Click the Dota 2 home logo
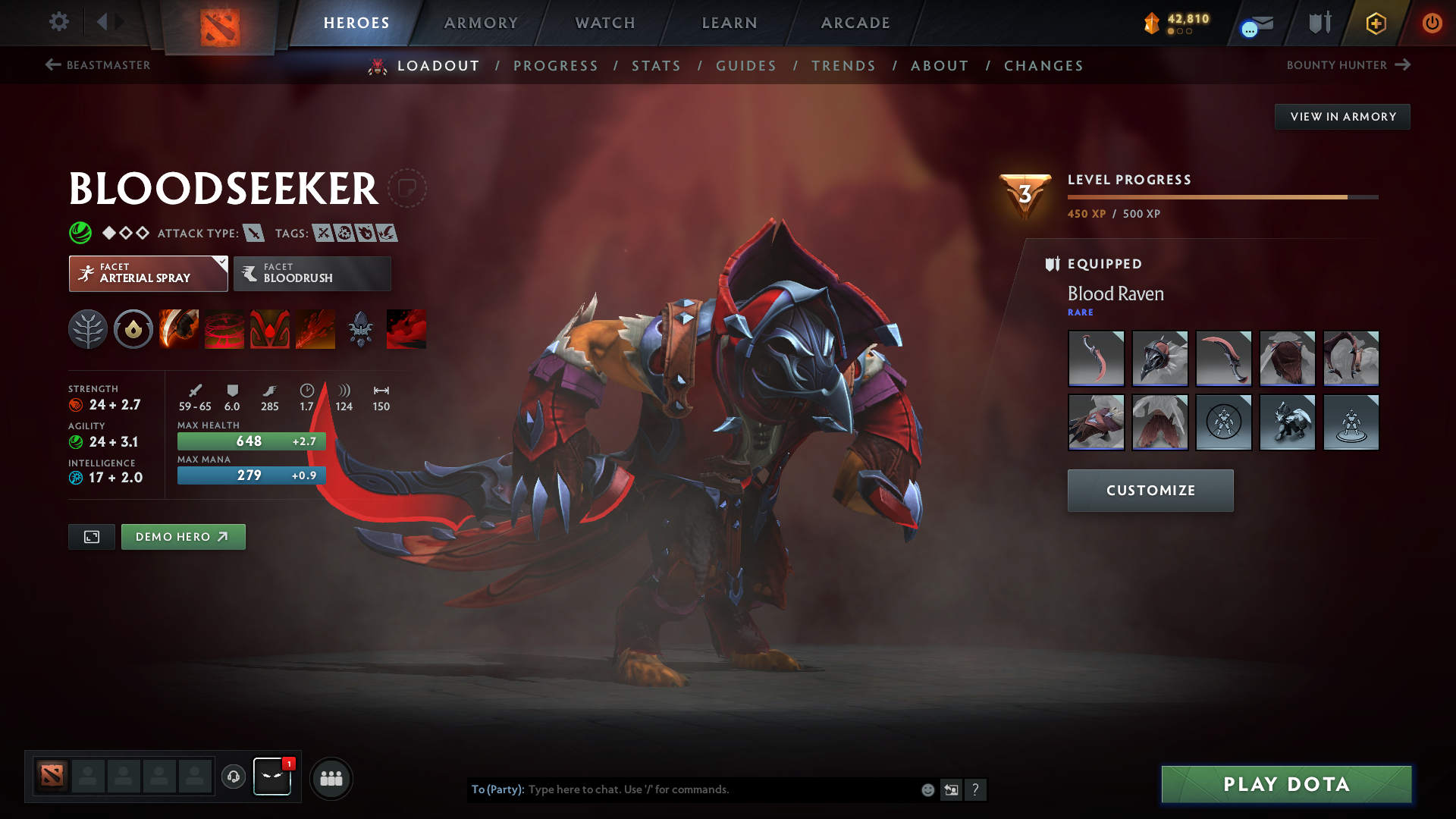 [x=218, y=23]
